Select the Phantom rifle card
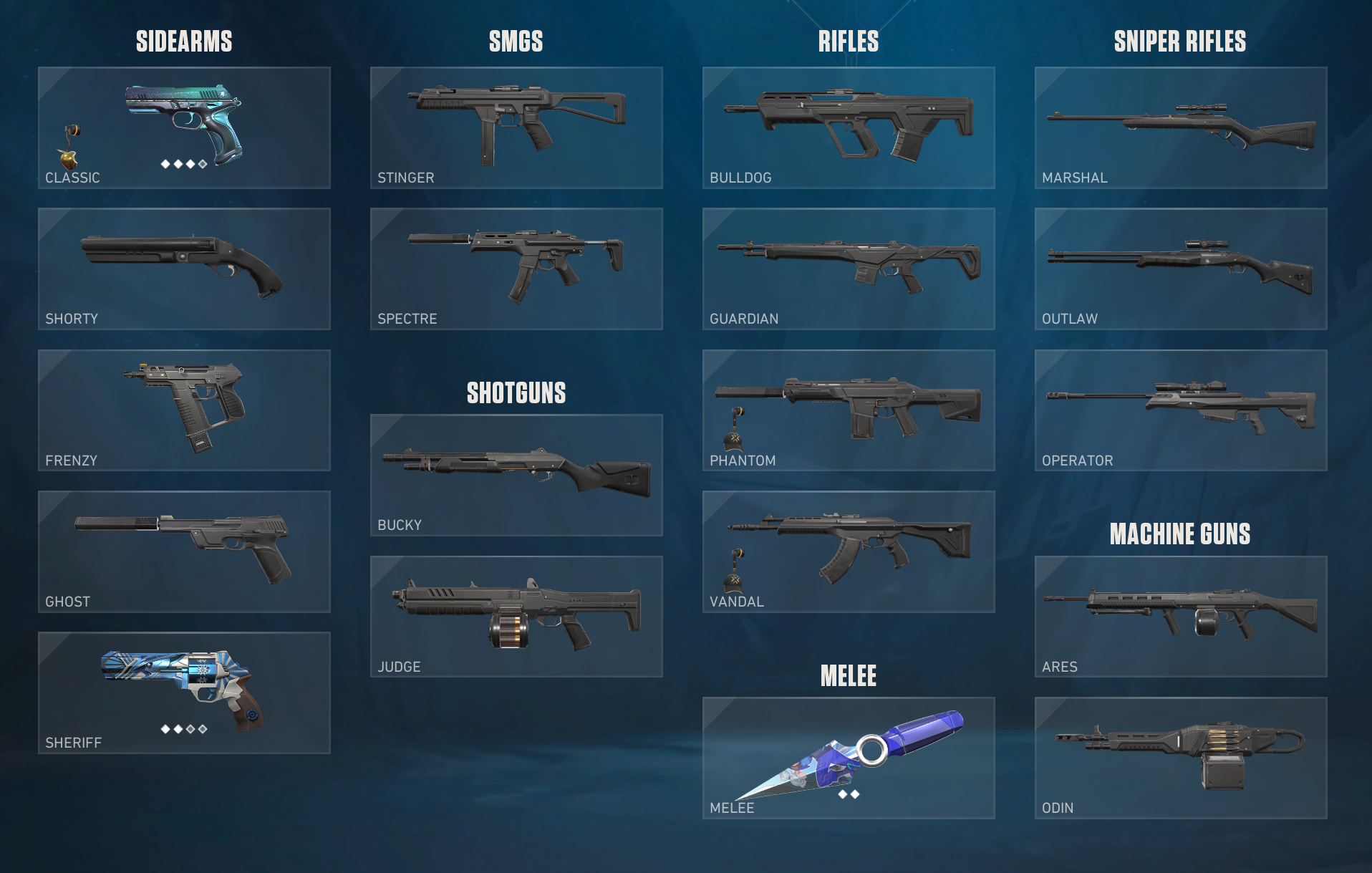 tap(849, 410)
